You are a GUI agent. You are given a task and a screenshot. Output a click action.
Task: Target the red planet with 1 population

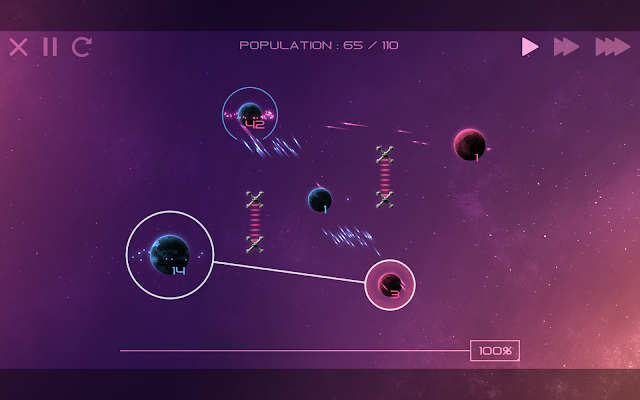pyautogui.click(x=469, y=145)
